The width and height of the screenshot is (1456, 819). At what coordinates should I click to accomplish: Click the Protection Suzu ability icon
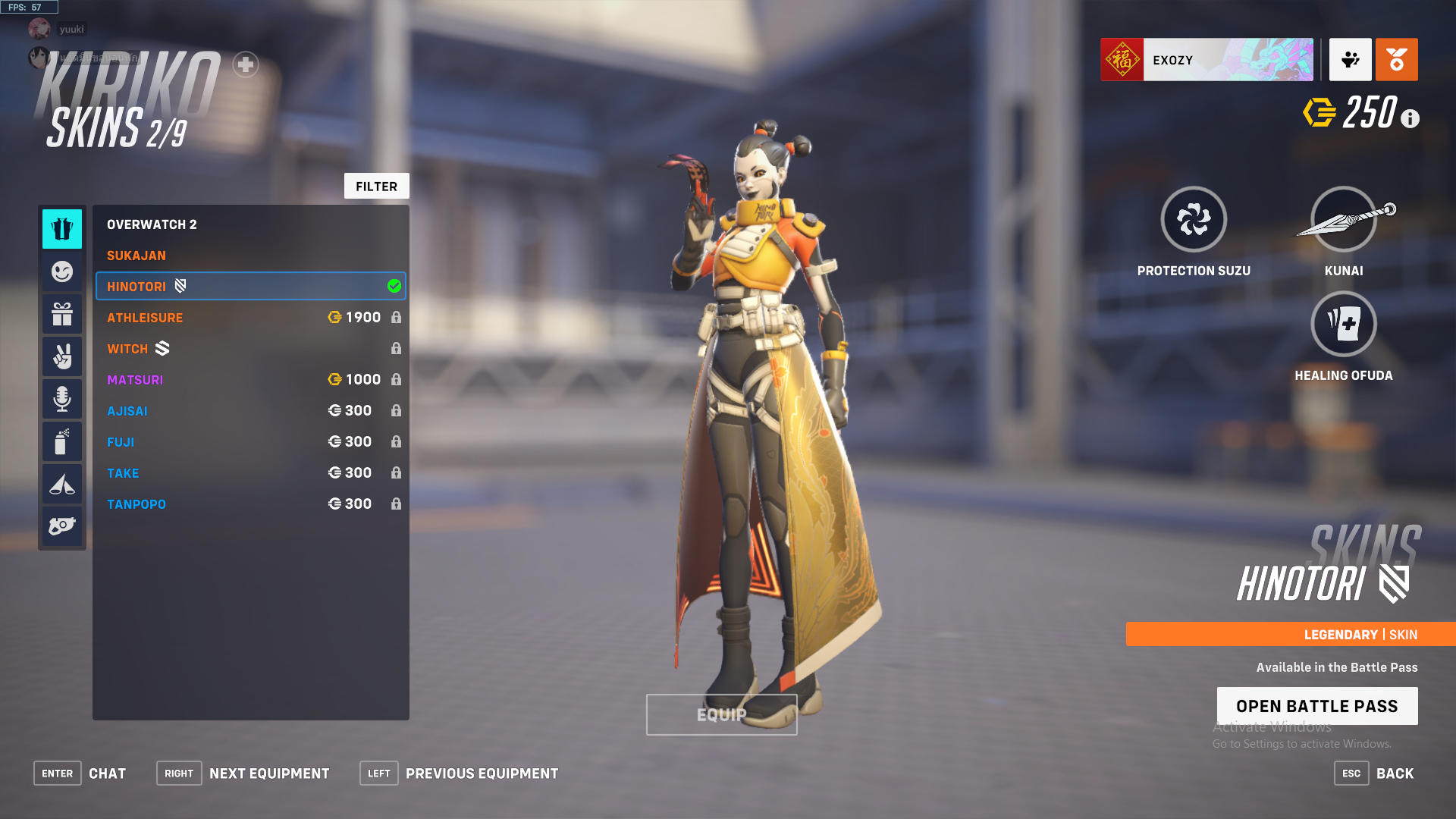[x=1194, y=218]
